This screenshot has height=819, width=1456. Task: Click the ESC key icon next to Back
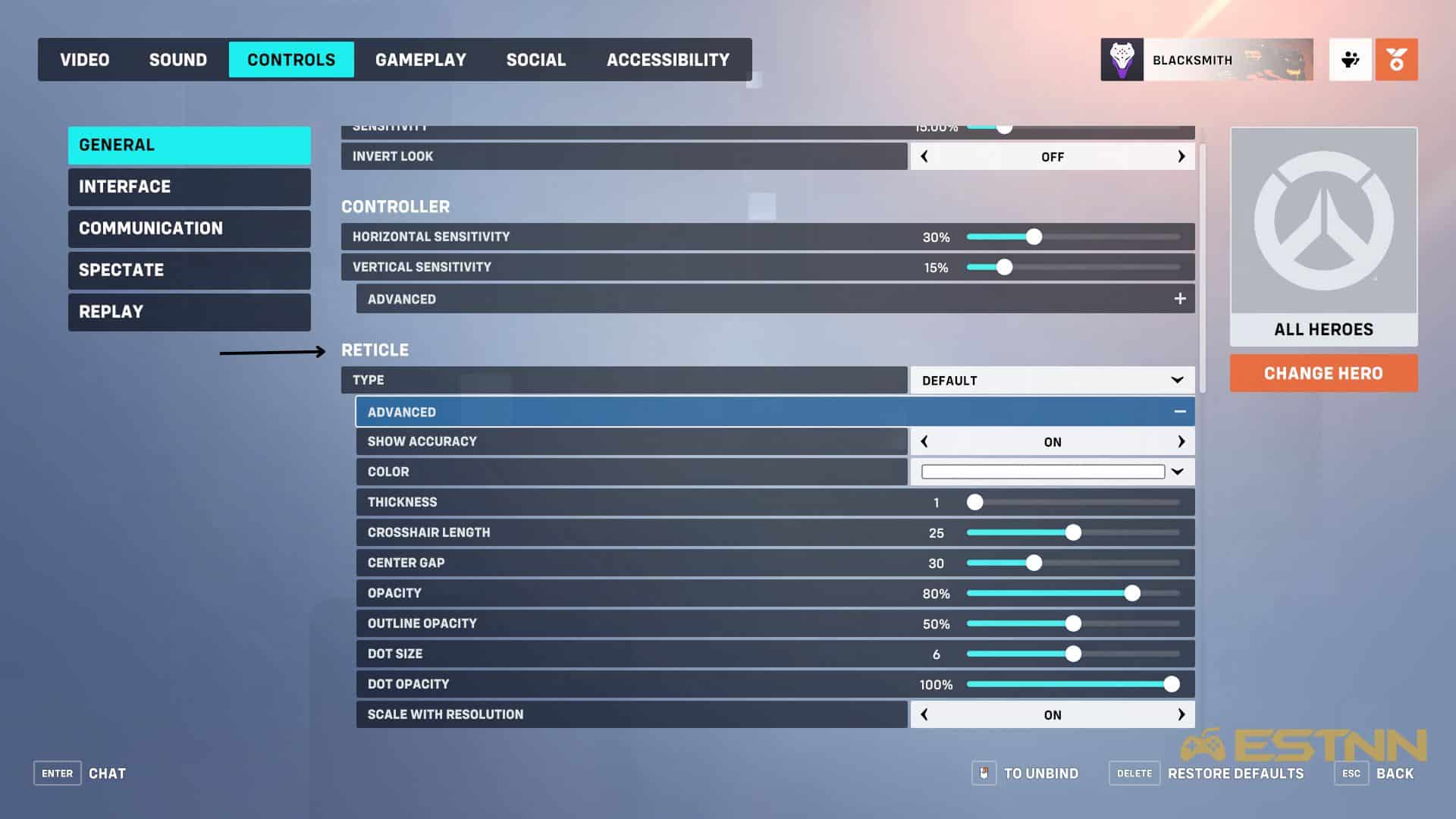1351,773
